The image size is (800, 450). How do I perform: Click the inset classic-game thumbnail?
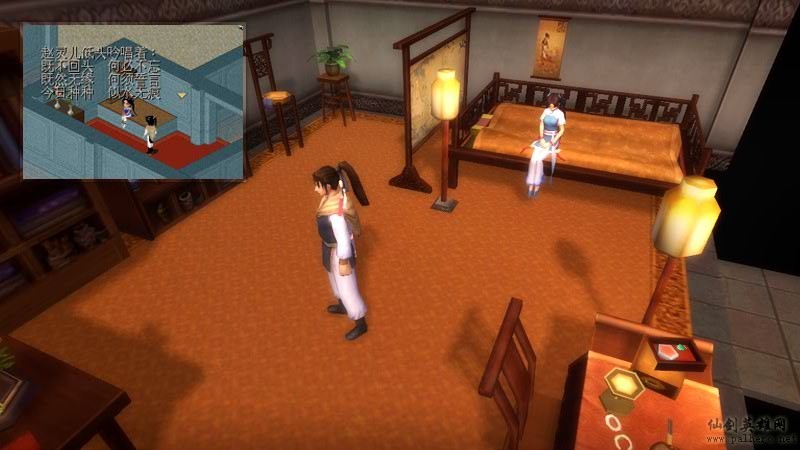[x=133, y=102]
